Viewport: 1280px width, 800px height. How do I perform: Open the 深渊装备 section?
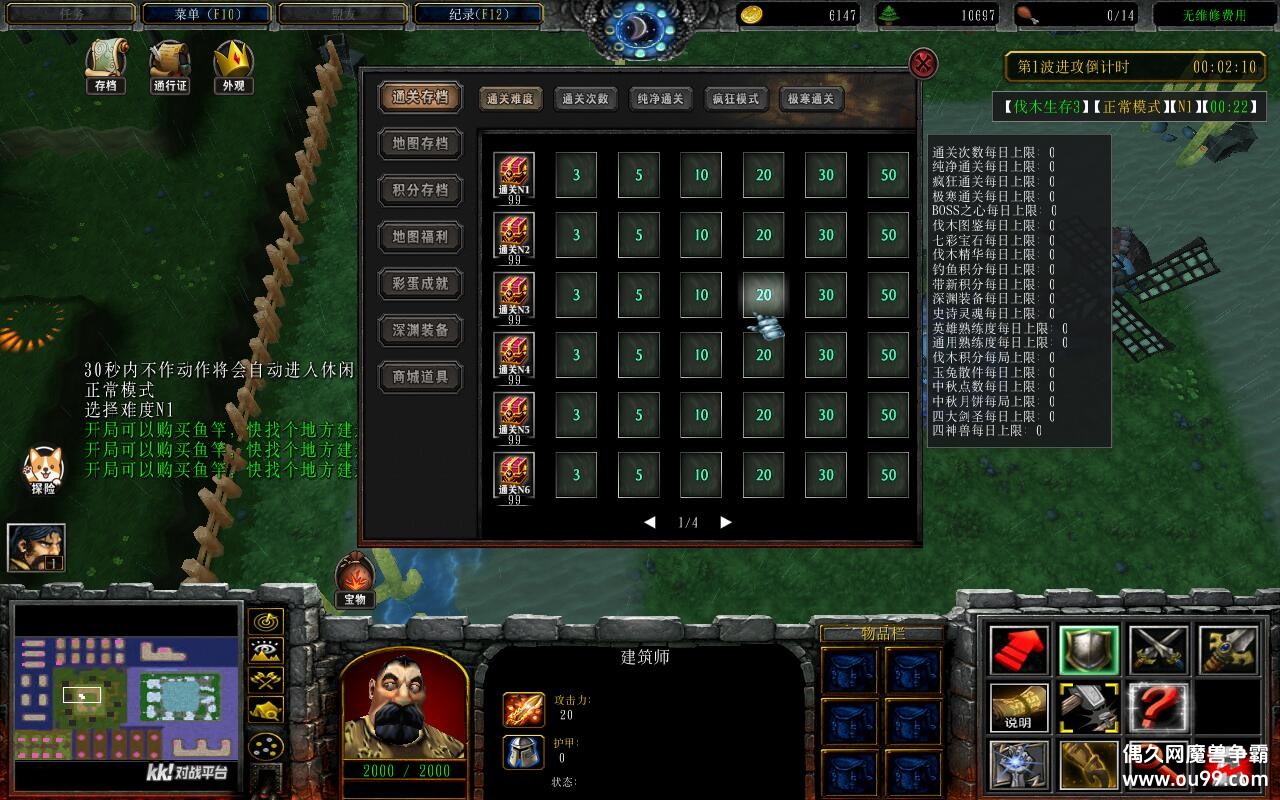pos(420,330)
